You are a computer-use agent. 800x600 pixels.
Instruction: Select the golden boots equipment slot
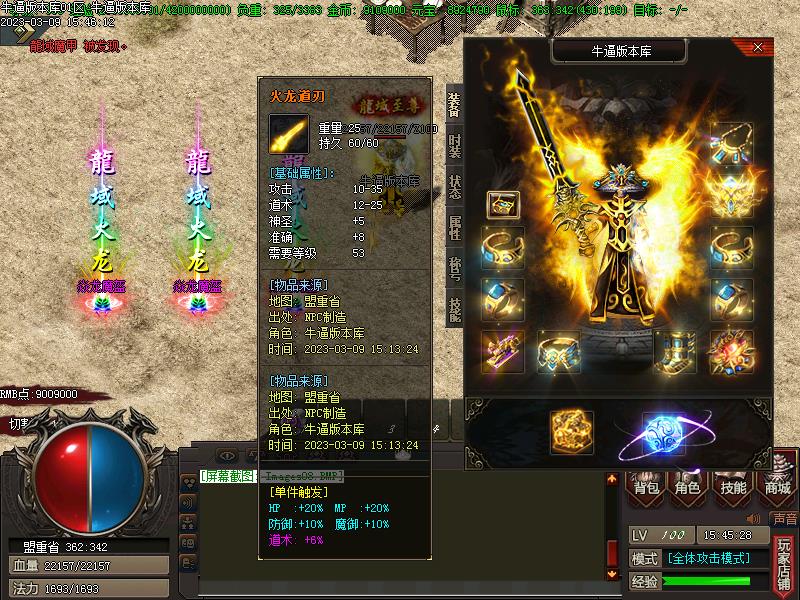[673, 352]
